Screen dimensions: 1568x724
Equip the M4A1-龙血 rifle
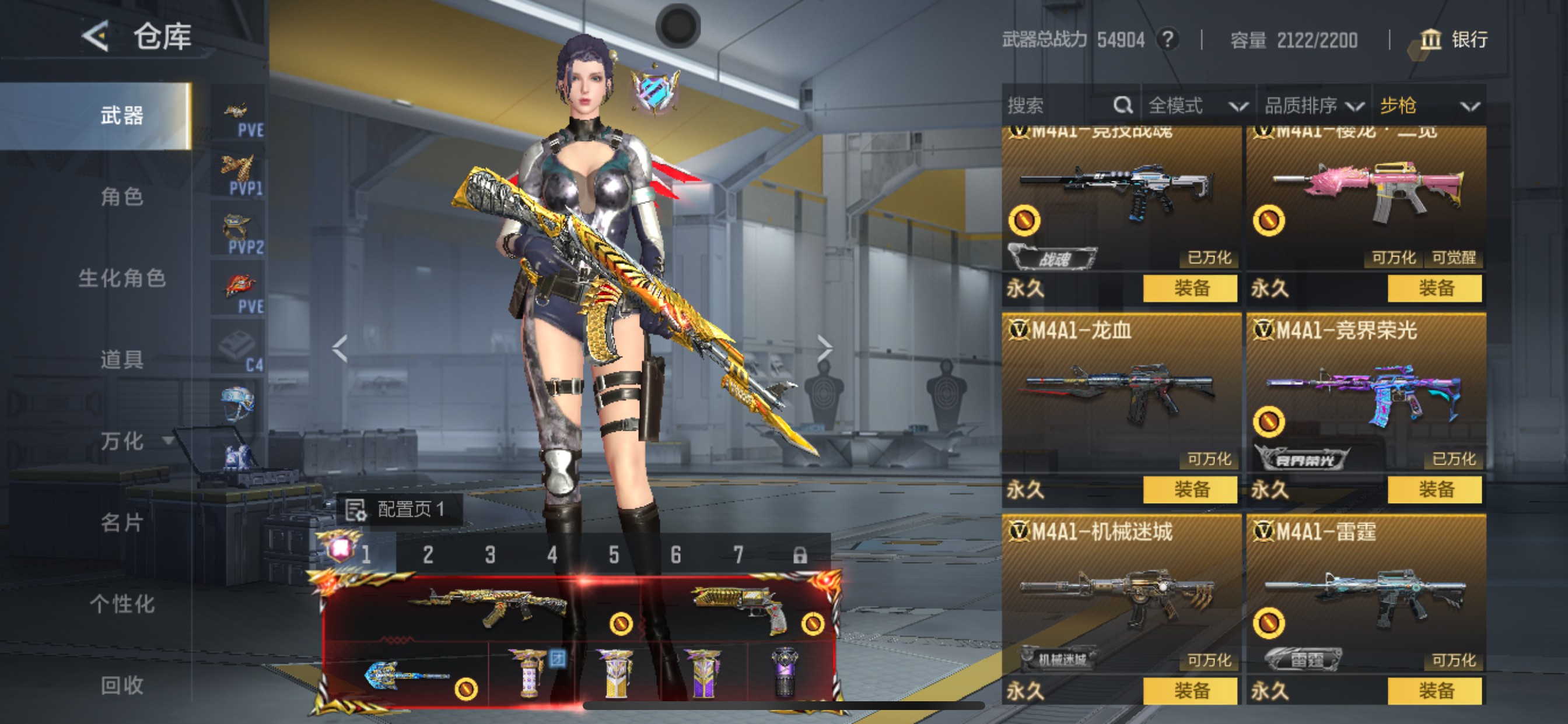1190,490
